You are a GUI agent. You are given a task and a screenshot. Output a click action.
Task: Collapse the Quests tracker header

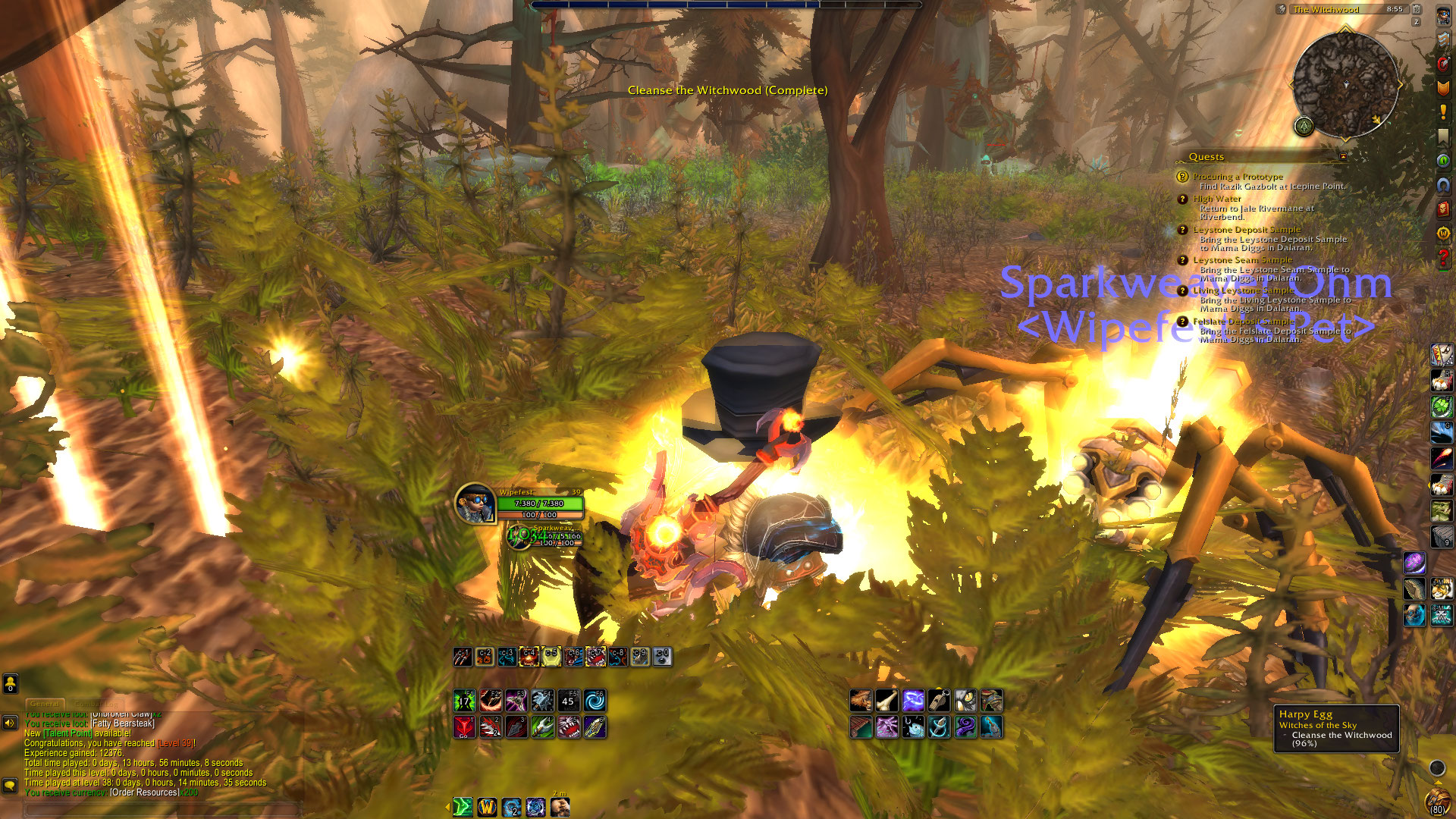(x=1343, y=156)
